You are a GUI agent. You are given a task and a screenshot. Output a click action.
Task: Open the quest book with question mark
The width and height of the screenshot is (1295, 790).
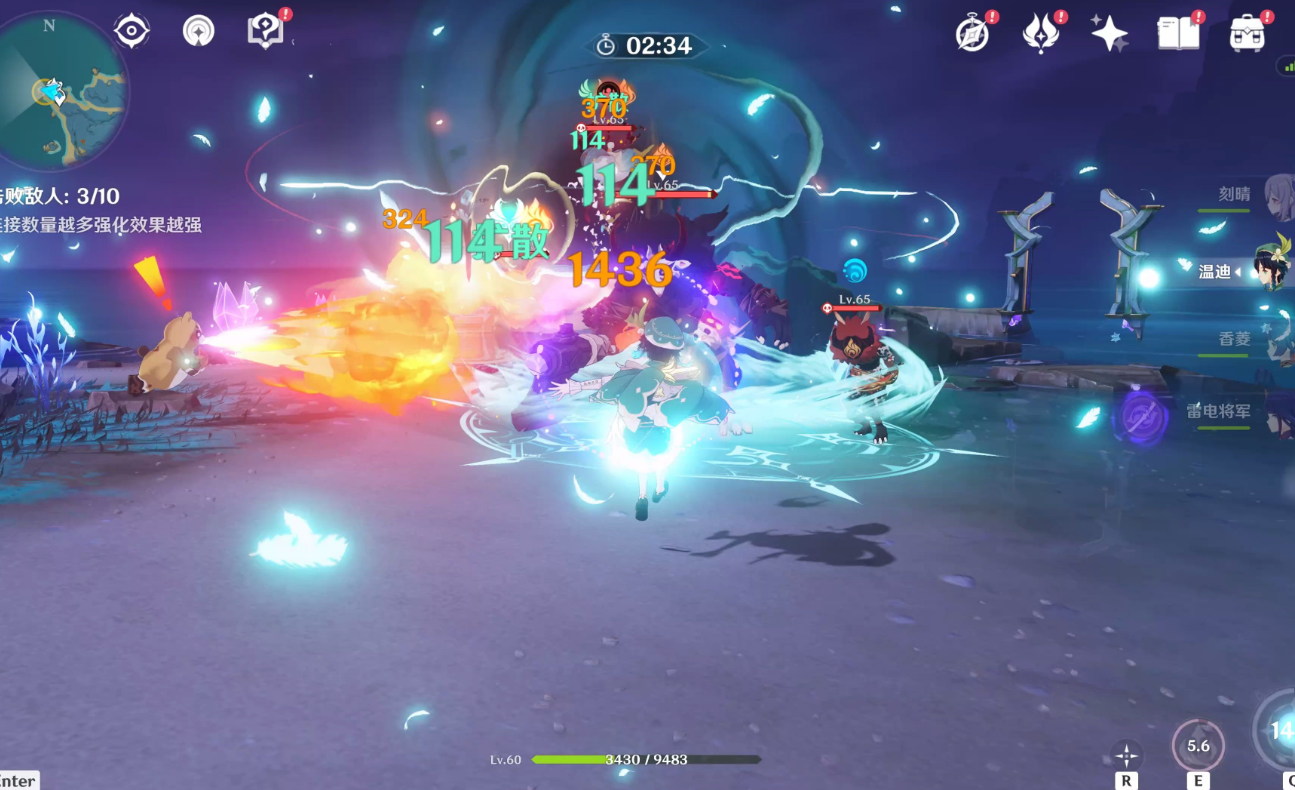click(265, 31)
